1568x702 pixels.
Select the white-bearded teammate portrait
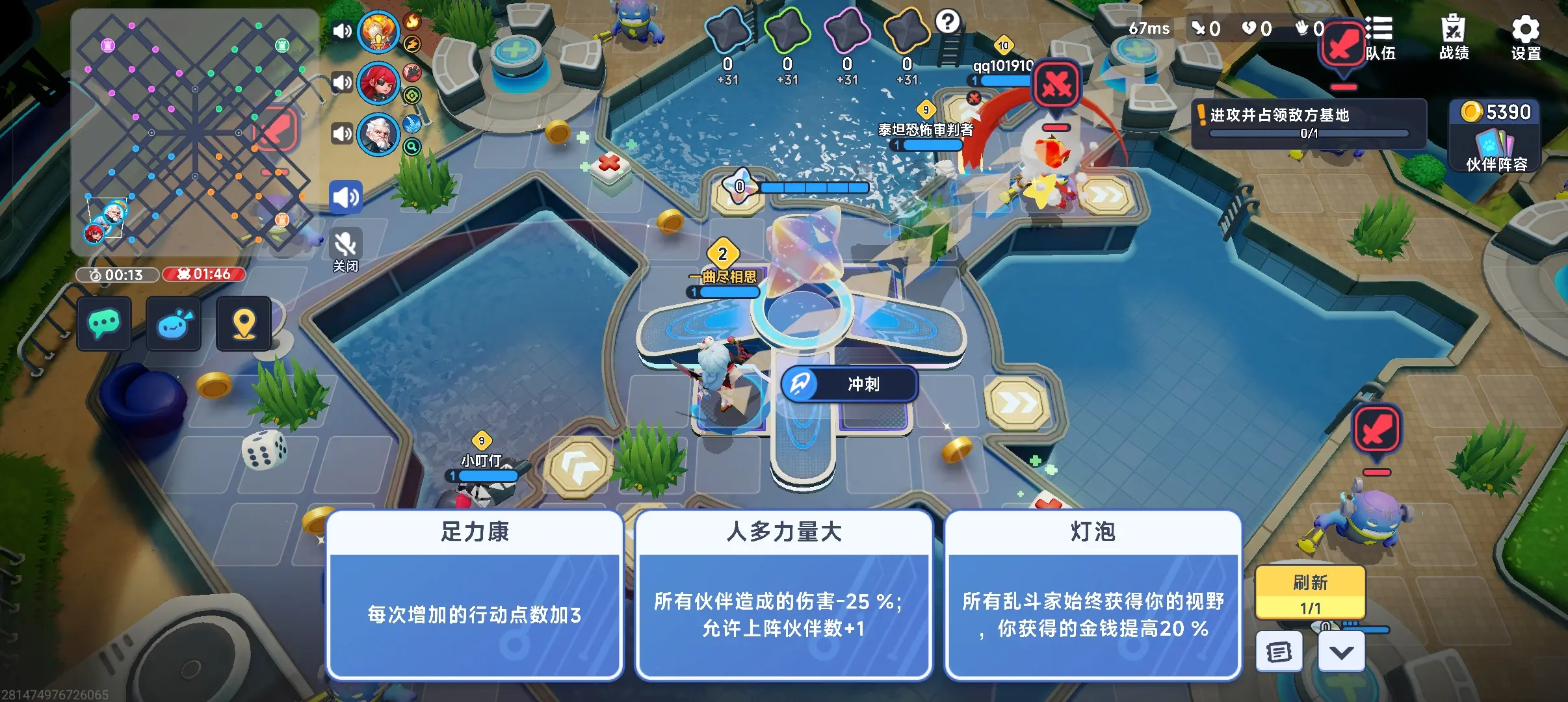380,134
